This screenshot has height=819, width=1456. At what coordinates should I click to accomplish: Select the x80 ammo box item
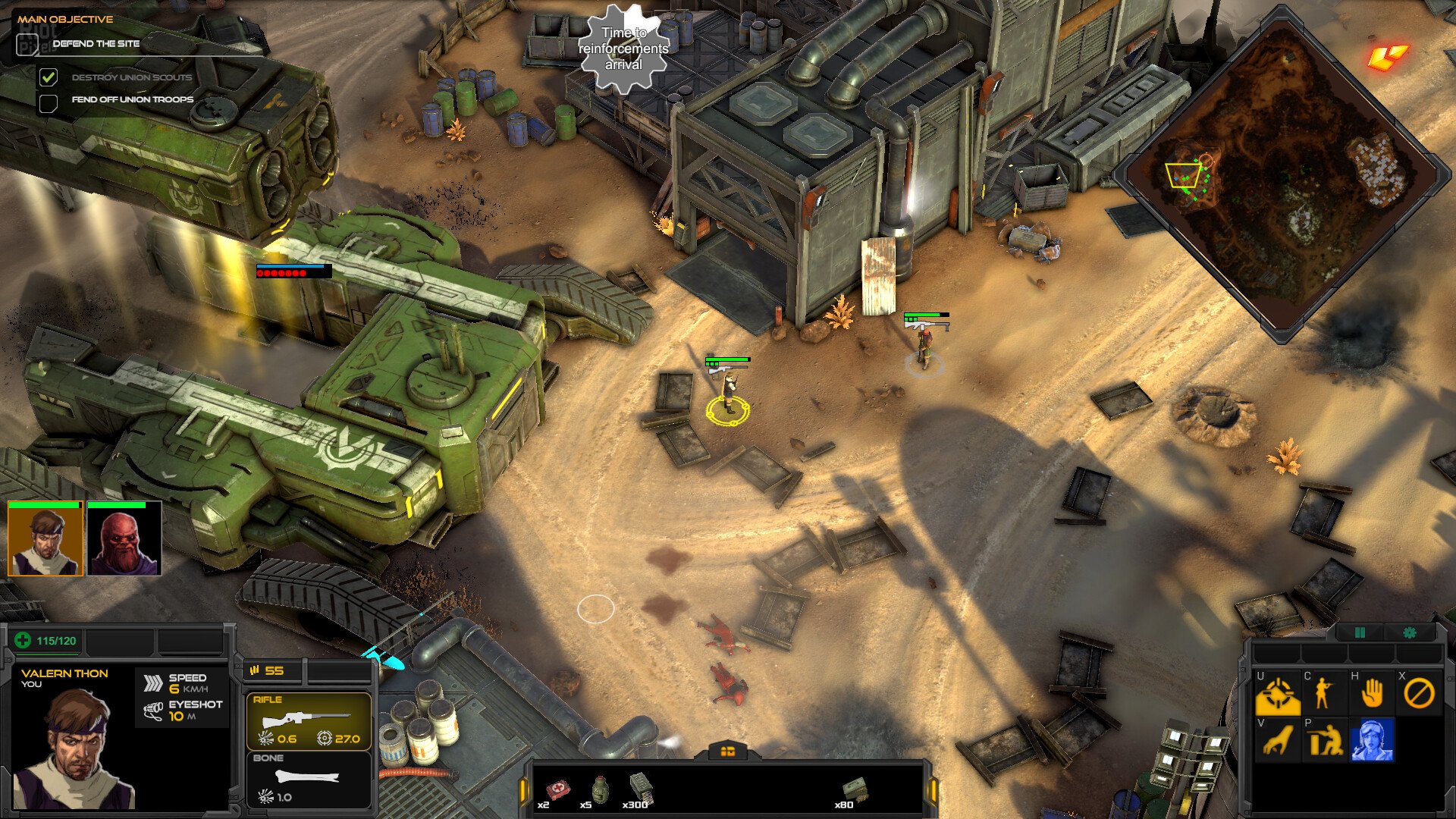(854, 790)
